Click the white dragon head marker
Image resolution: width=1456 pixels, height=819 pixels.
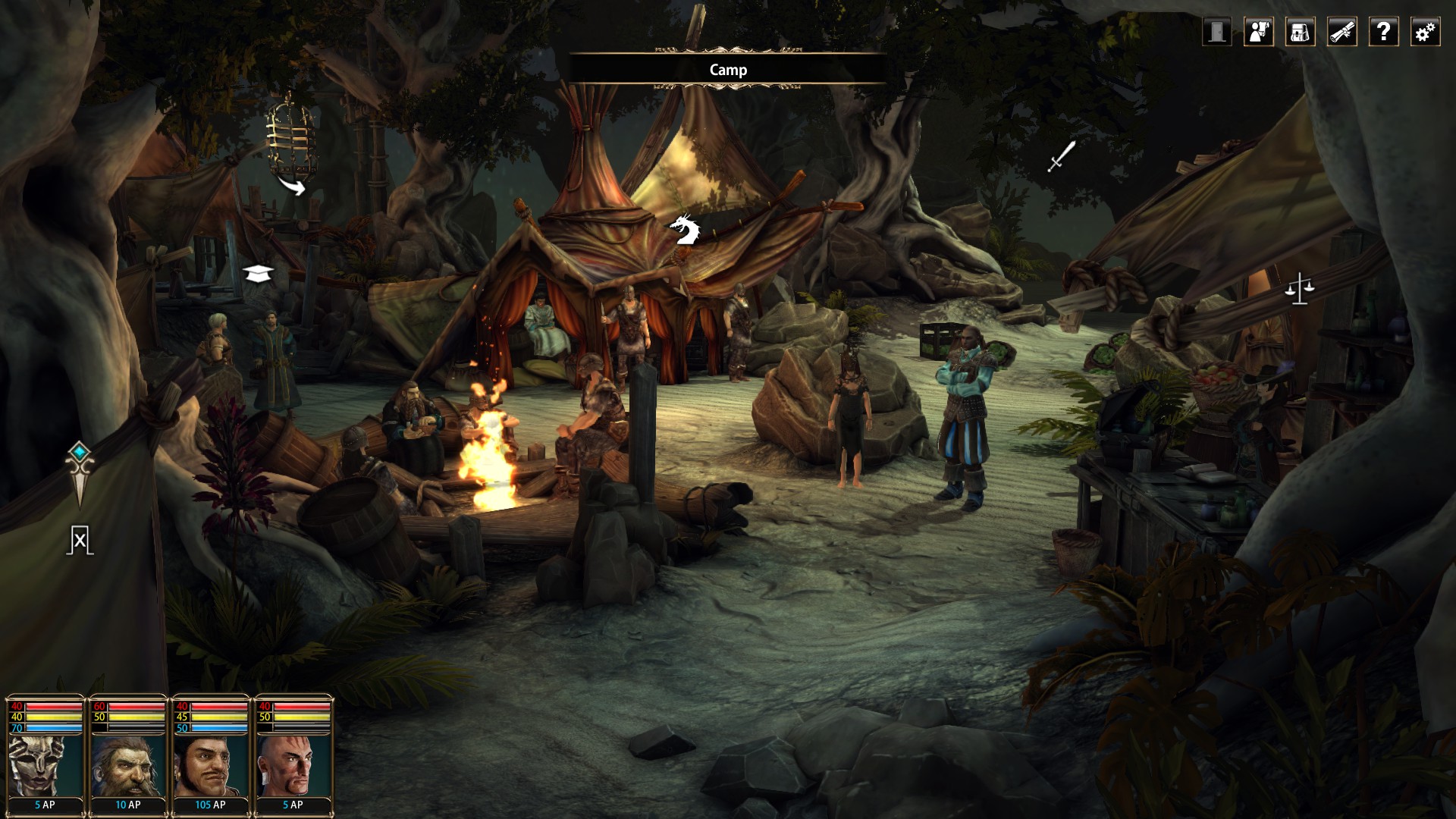683,231
